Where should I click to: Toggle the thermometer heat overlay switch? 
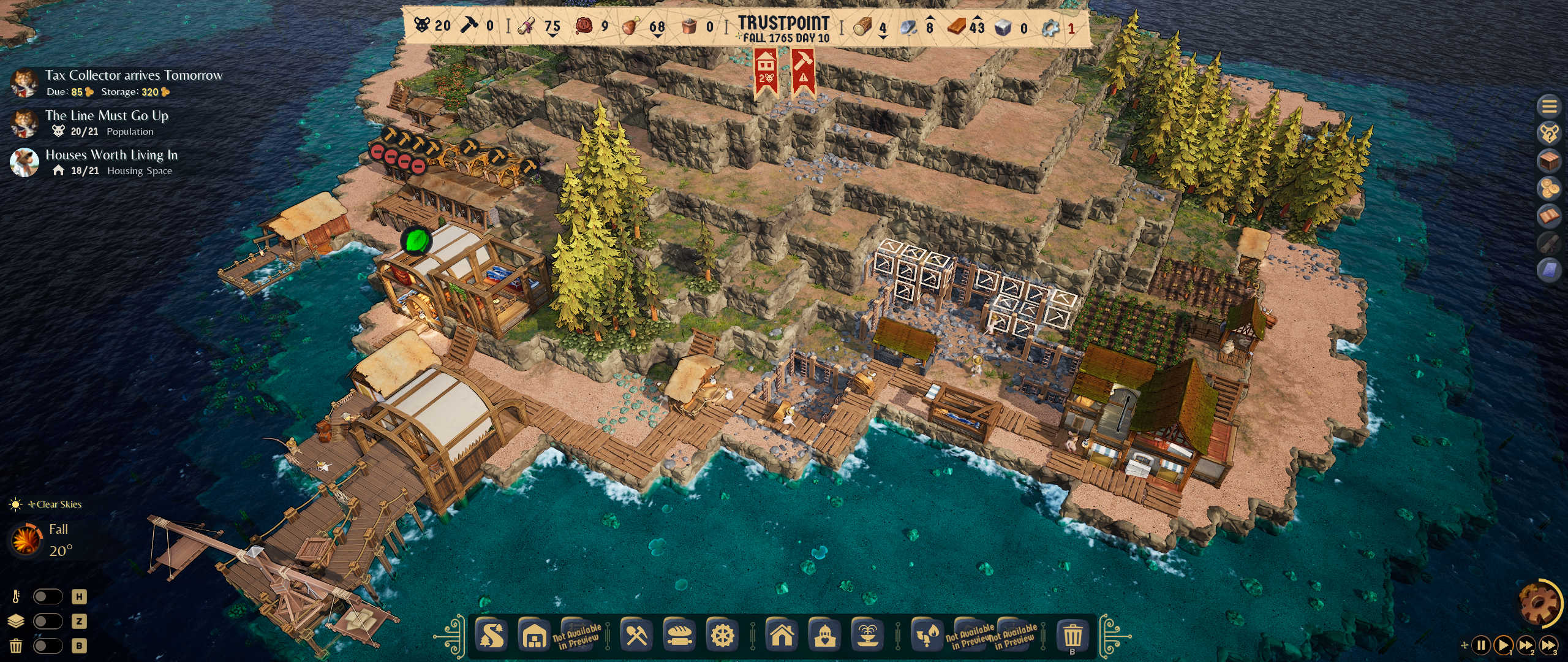coord(48,596)
